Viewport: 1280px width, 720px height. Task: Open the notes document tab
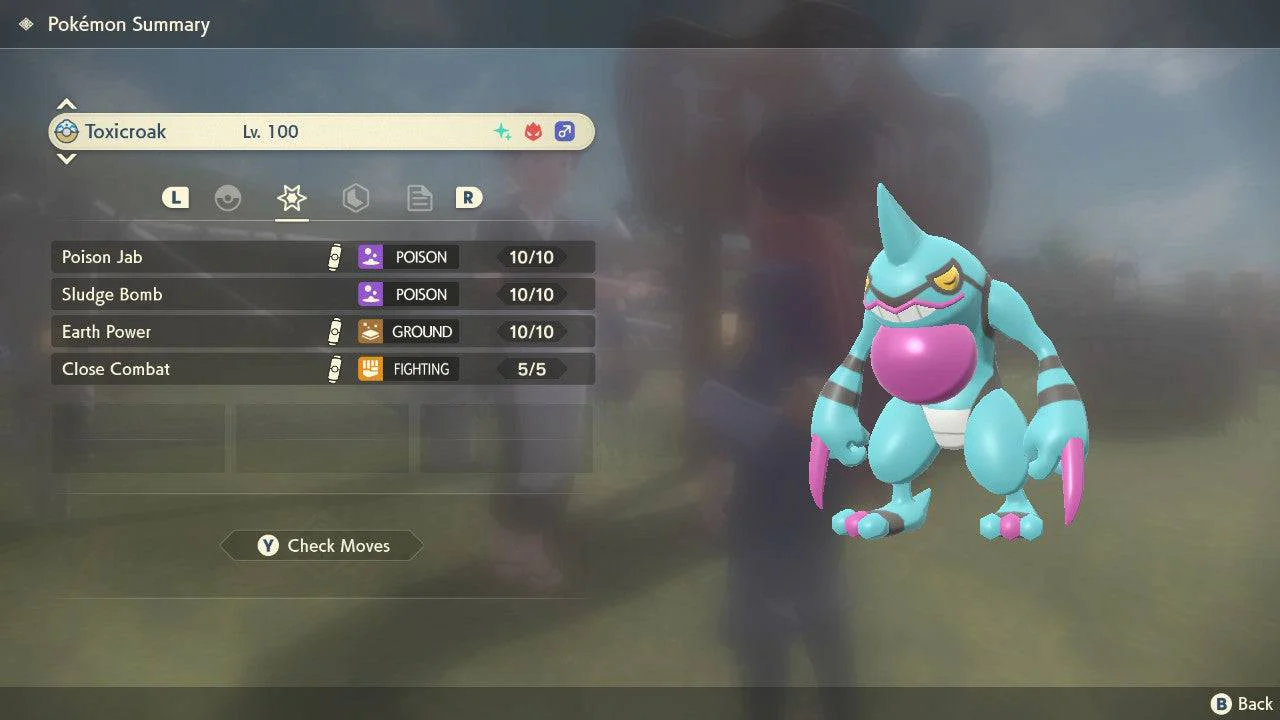(419, 198)
